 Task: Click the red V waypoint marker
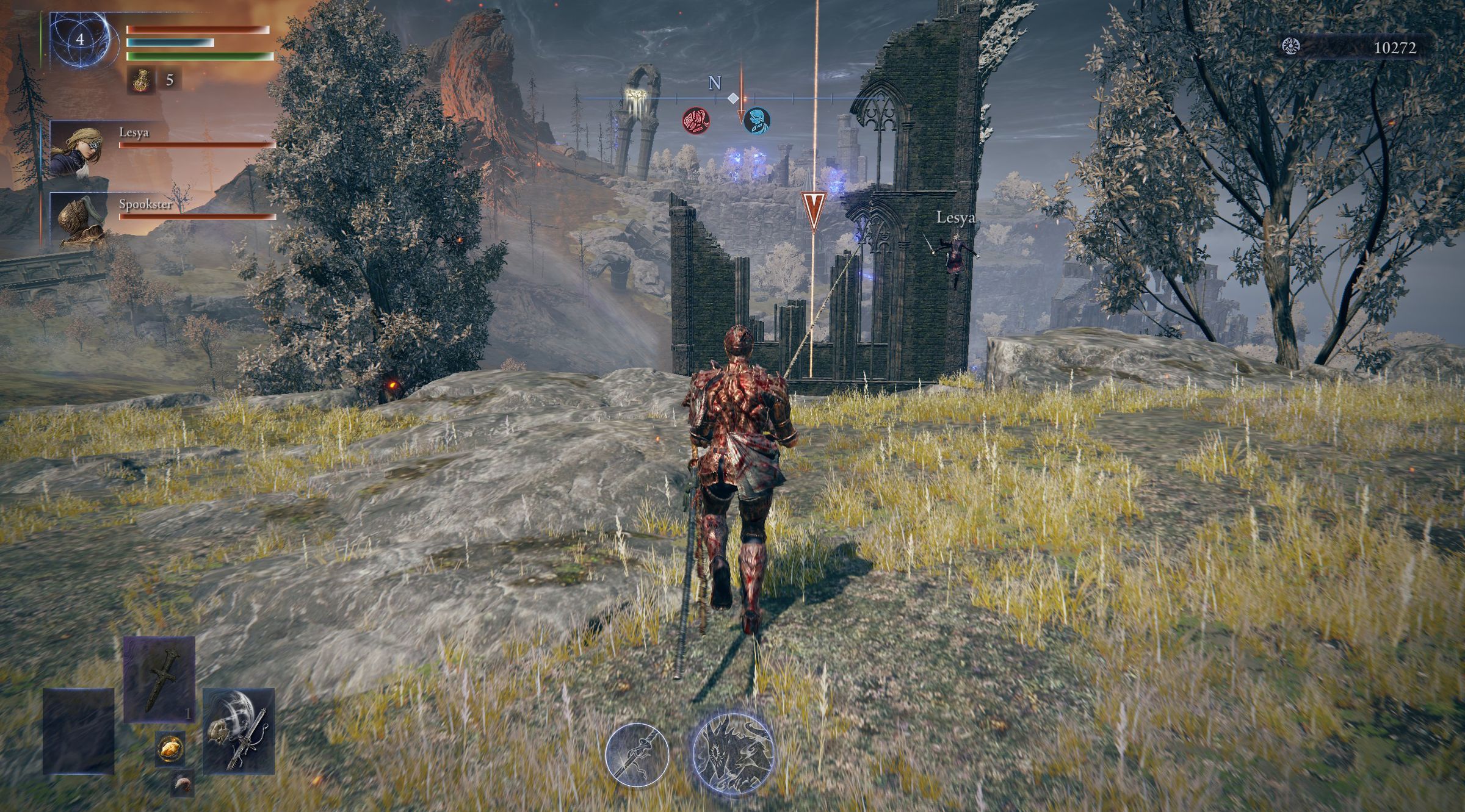(814, 208)
